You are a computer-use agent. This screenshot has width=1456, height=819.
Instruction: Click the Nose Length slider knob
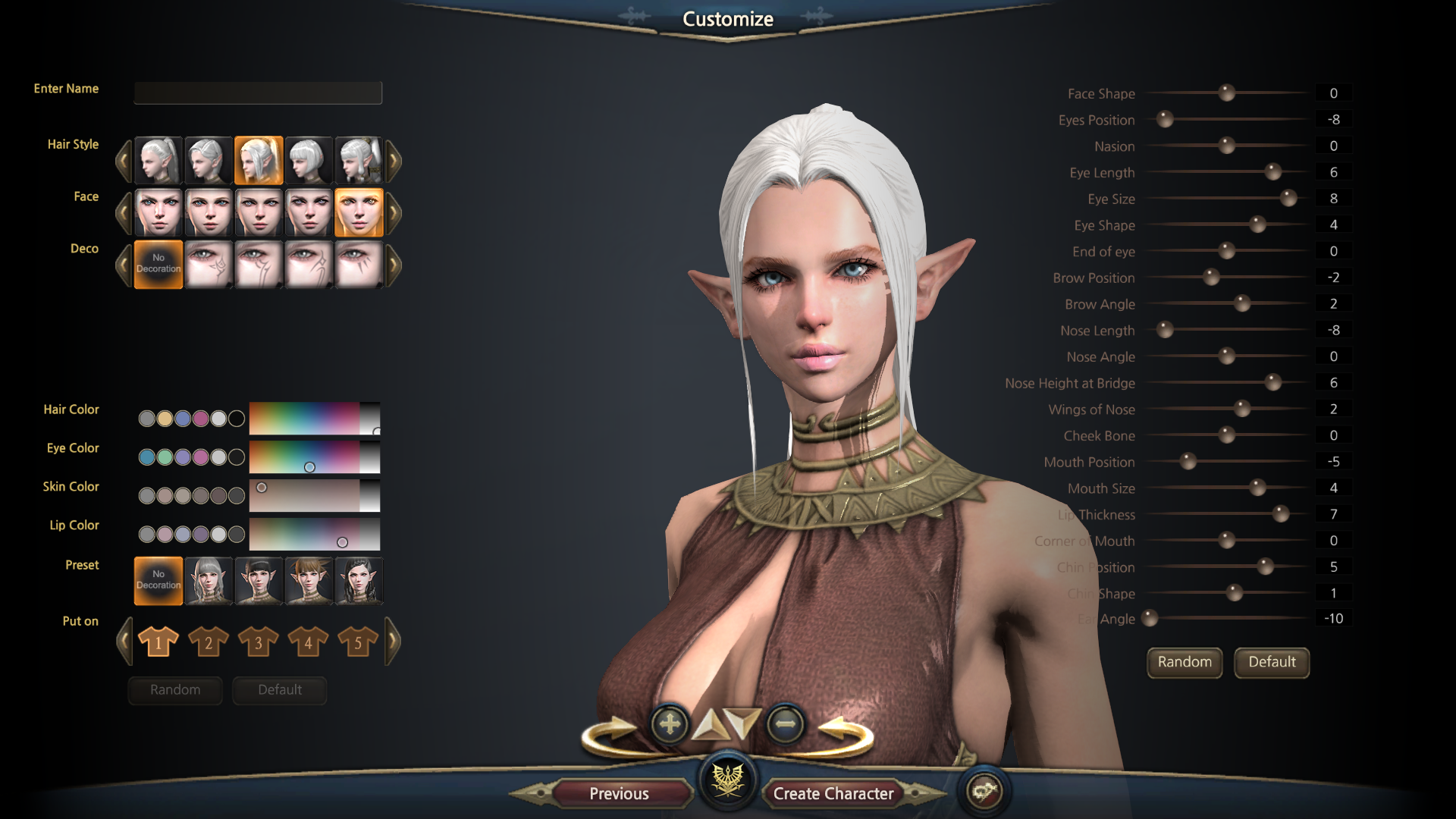pos(1165,330)
